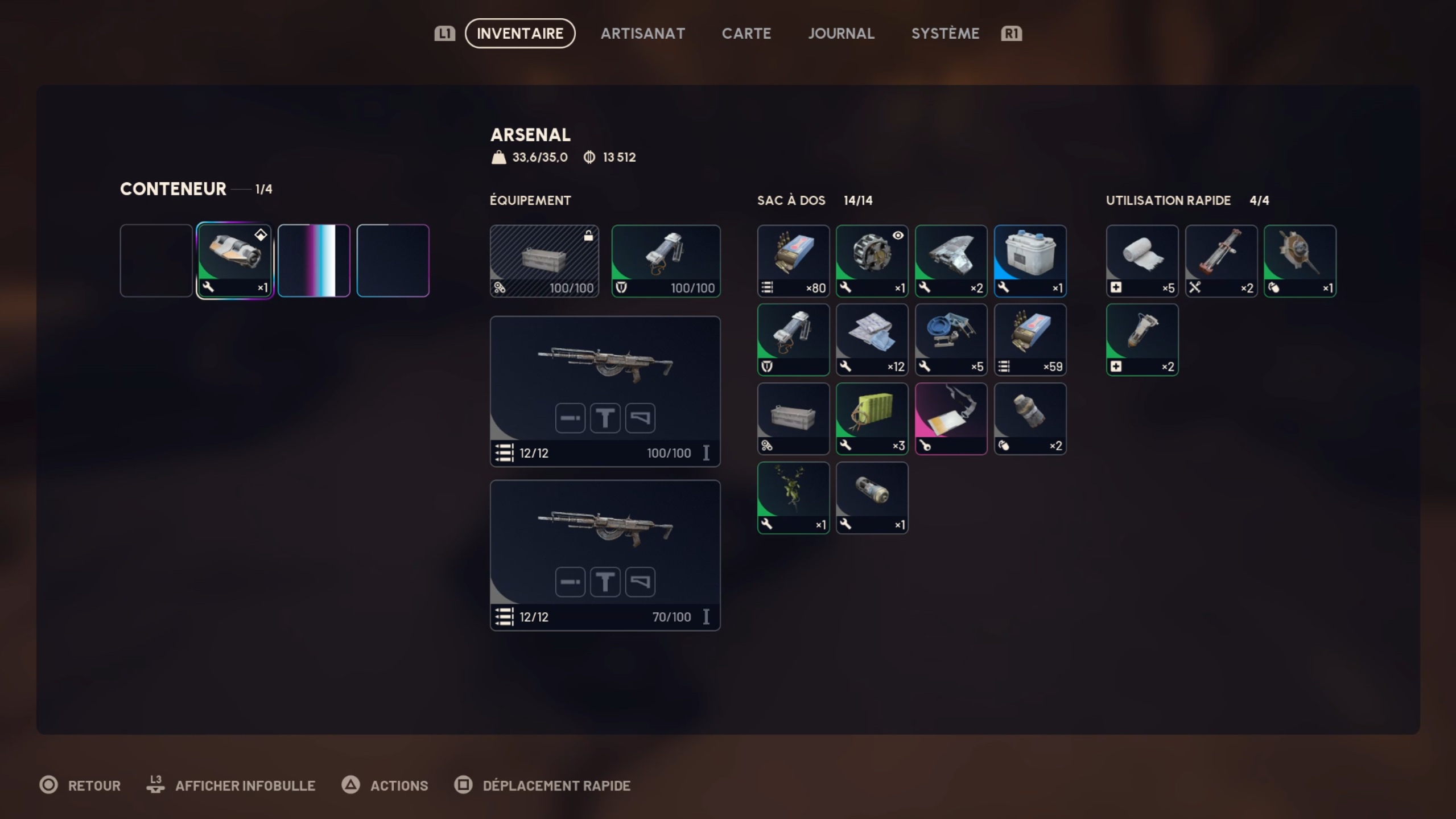This screenshot has height=819, width=1456.
Task: Select the first rifle with 100/100 durability
Action: (605, 391)
